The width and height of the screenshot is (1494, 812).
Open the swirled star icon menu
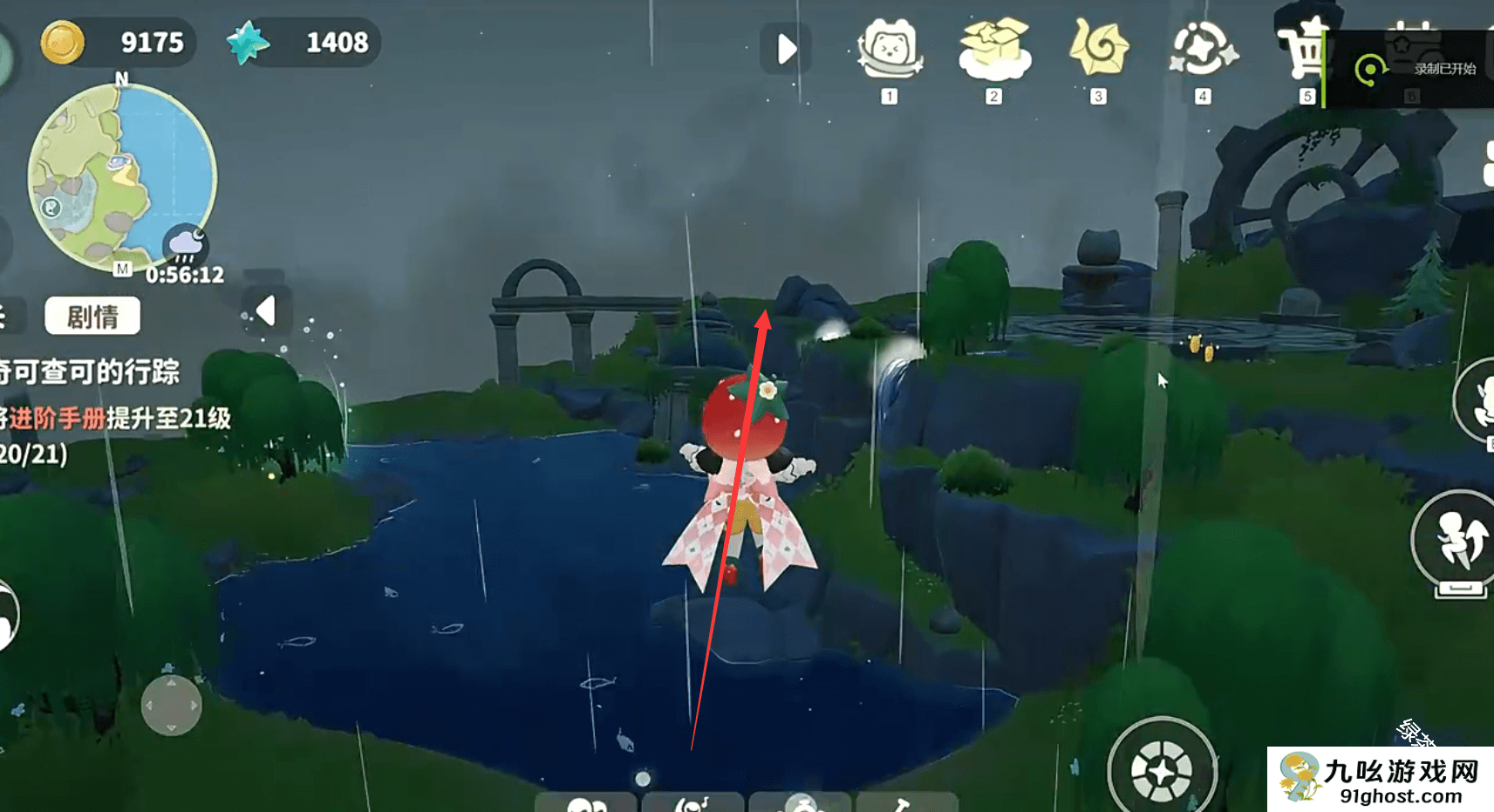[x=1098, y=50]
